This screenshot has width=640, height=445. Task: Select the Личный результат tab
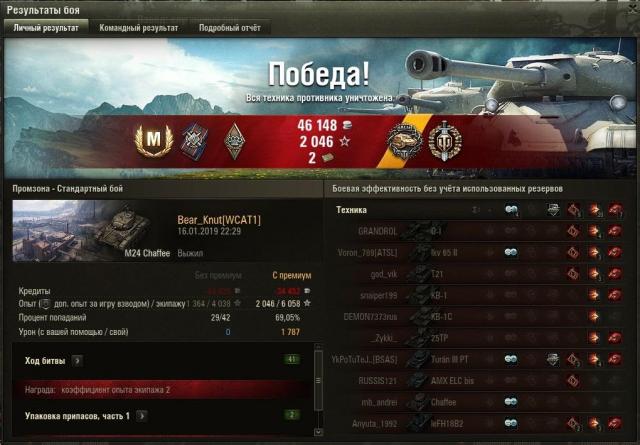pos(46,28)
